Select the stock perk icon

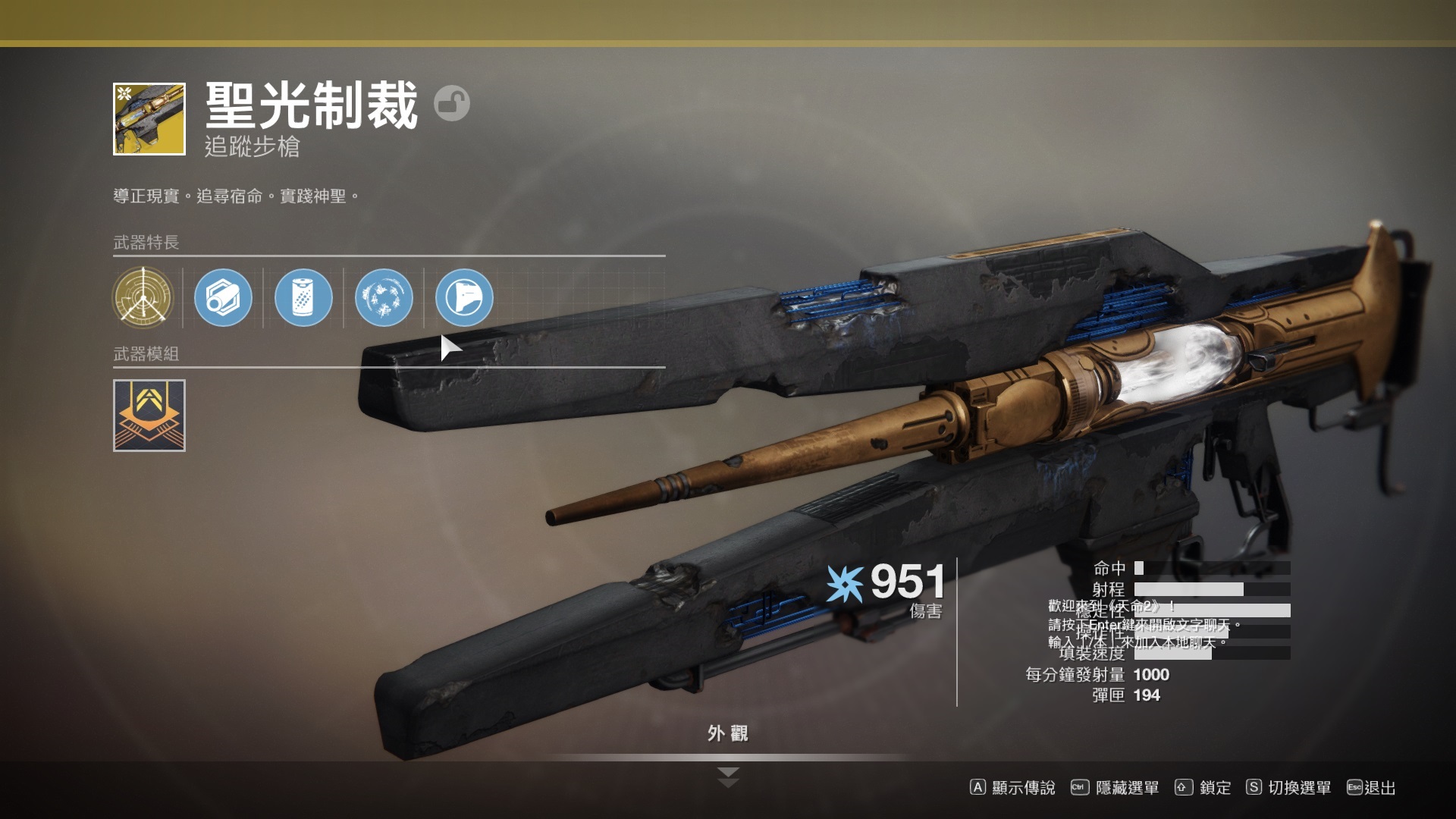pos(464,297)
